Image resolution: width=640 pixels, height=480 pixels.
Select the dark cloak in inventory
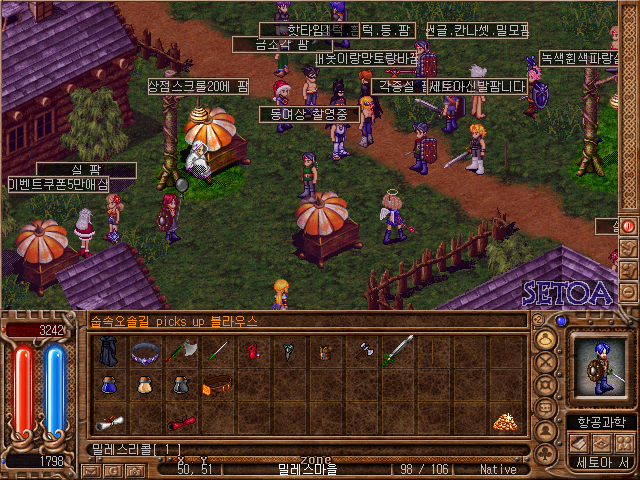(x=108, y=353)
